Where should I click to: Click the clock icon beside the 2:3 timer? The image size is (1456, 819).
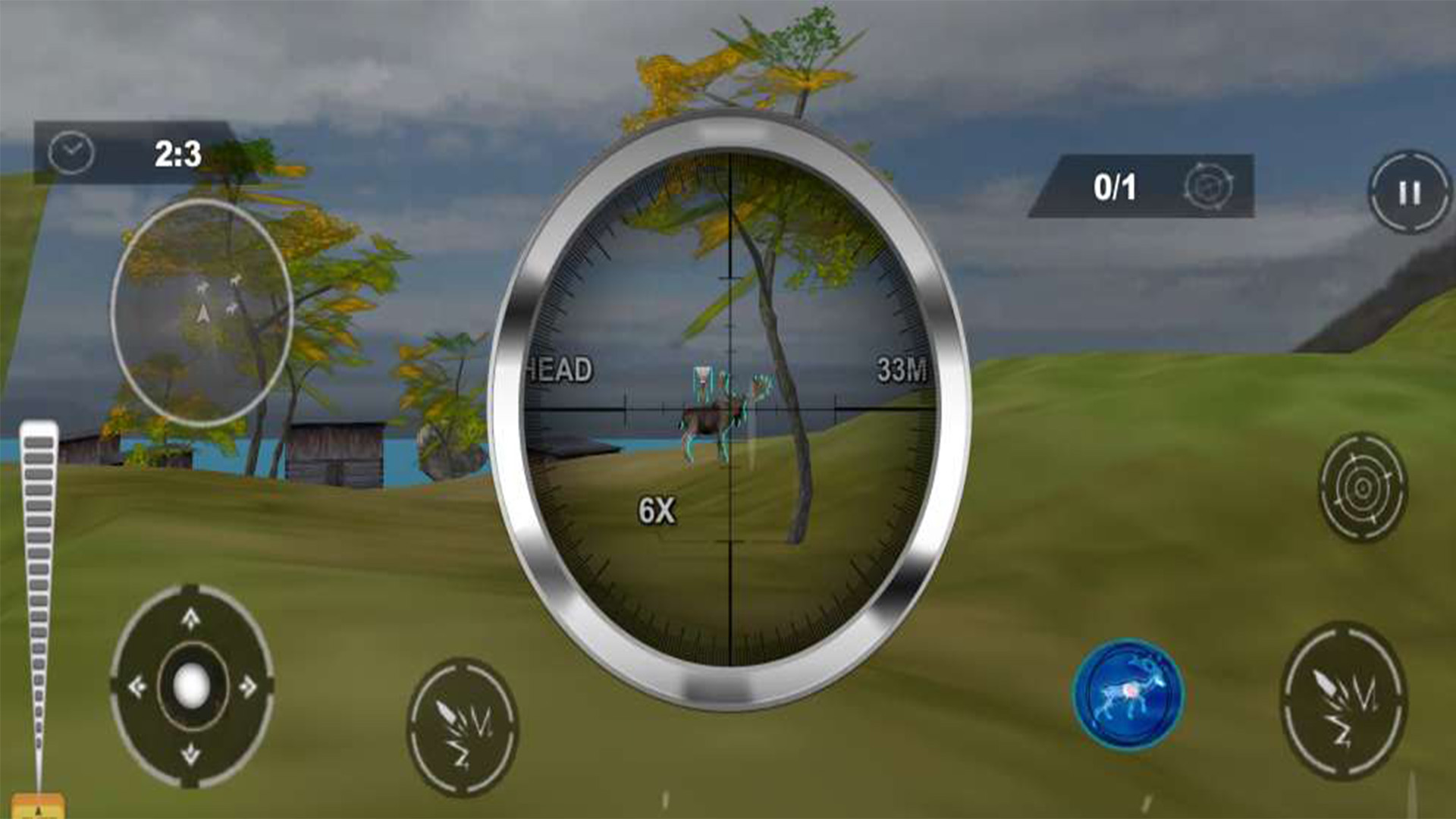[x=71, y=151]
